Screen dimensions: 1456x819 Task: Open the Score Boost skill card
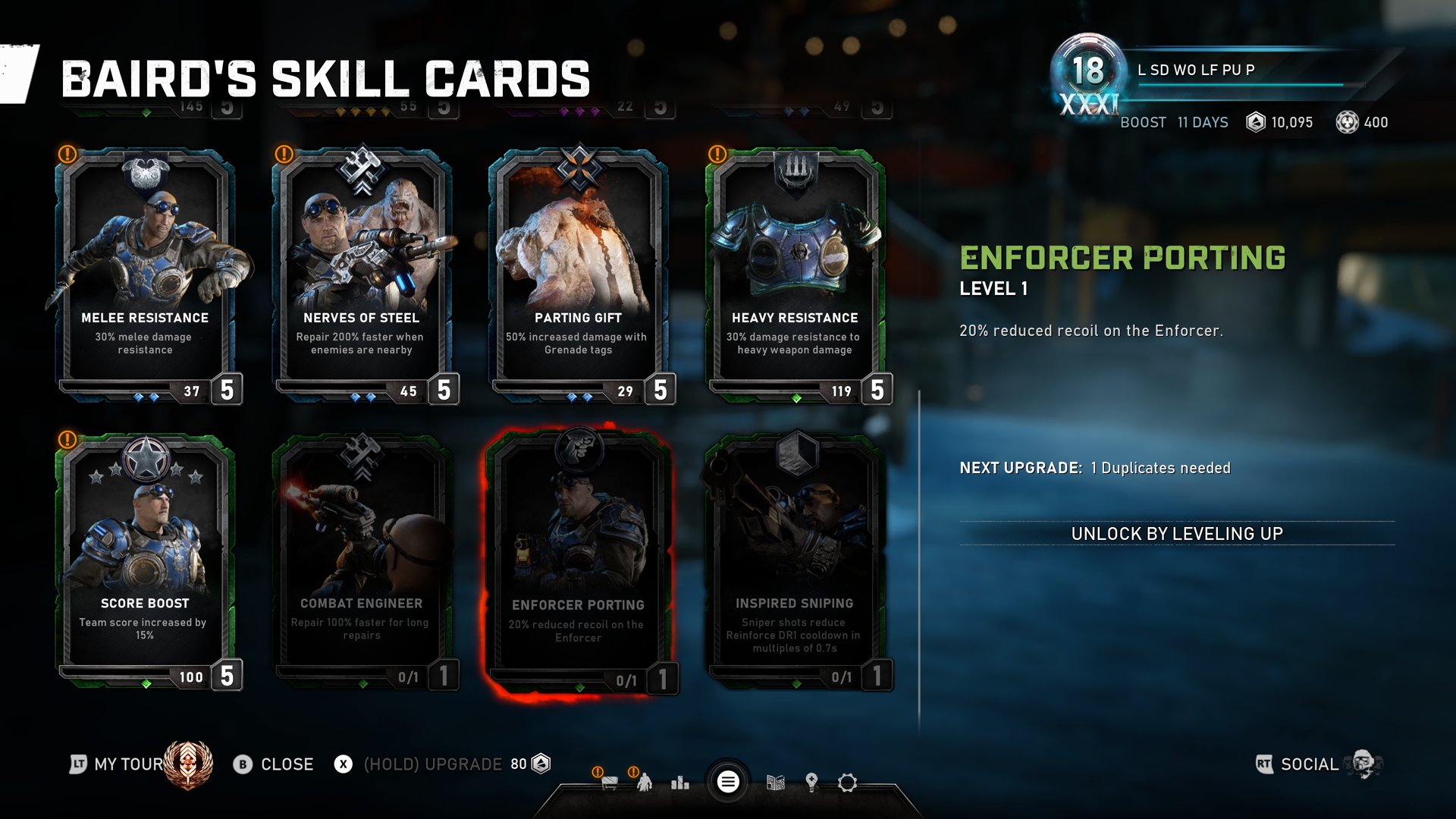click(x=145, y=560)
